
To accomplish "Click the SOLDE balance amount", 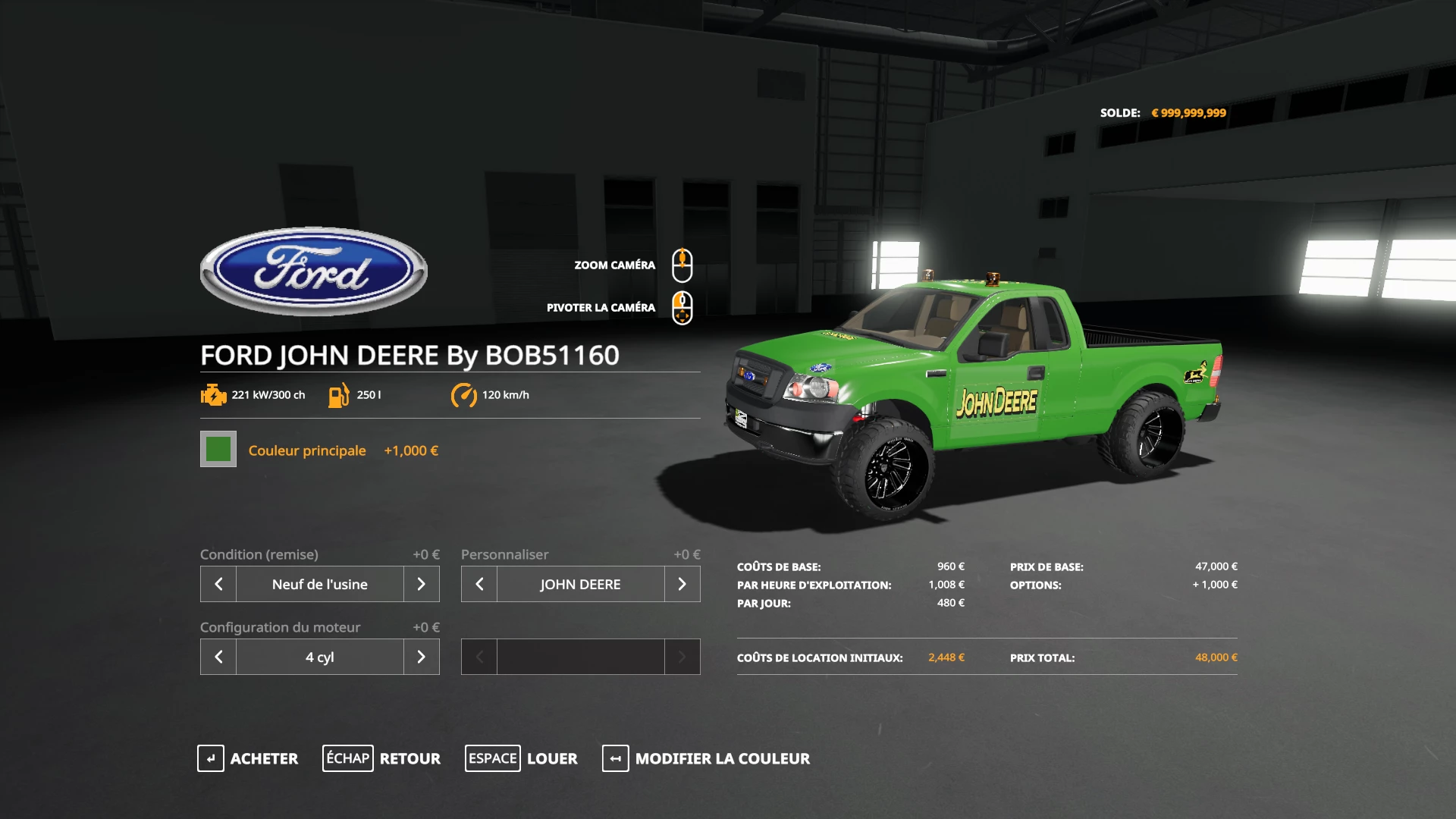I will 1190,112.
